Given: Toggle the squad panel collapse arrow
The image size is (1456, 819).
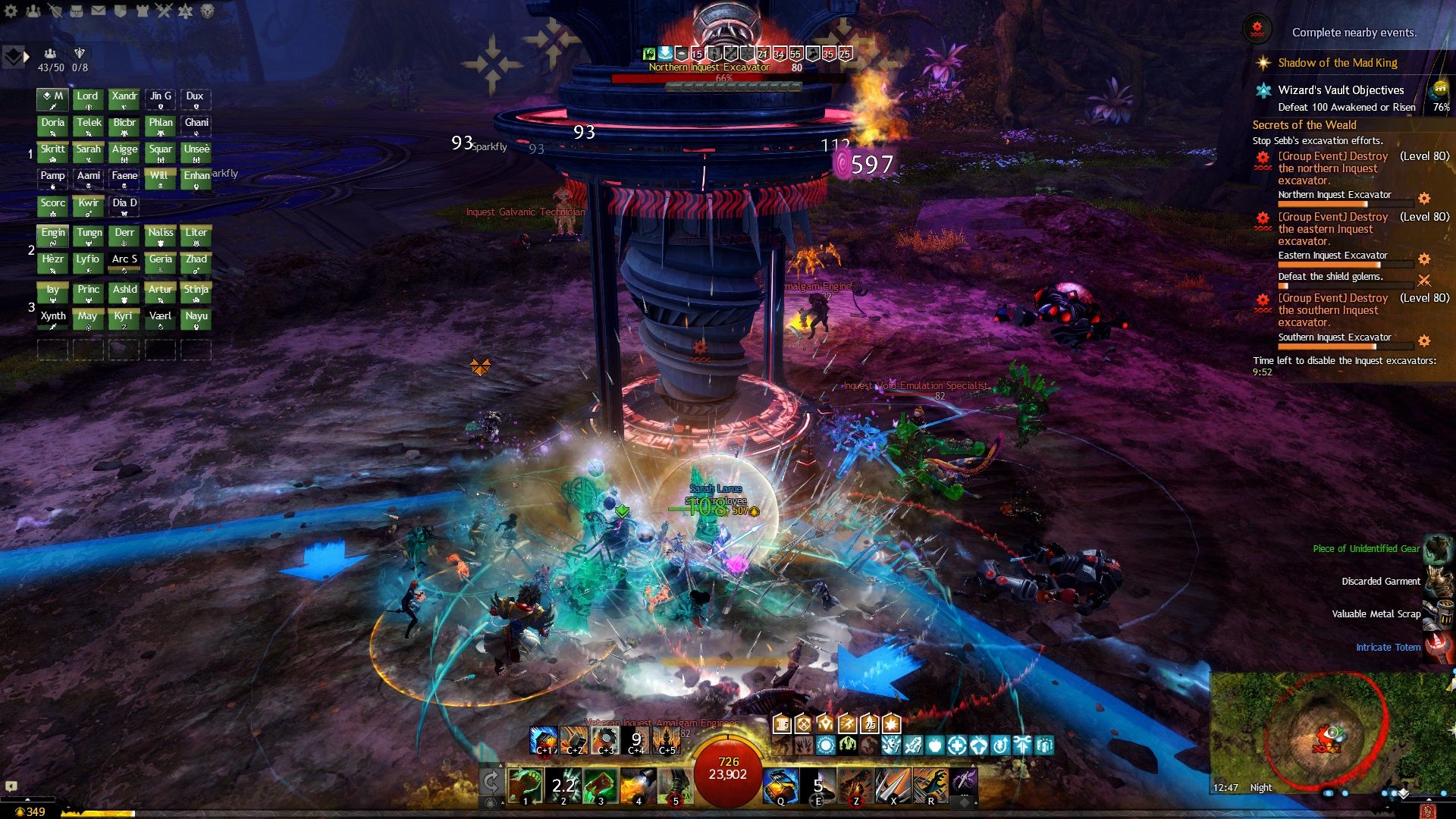Looking at the screenshot, I should coord(27,56).
